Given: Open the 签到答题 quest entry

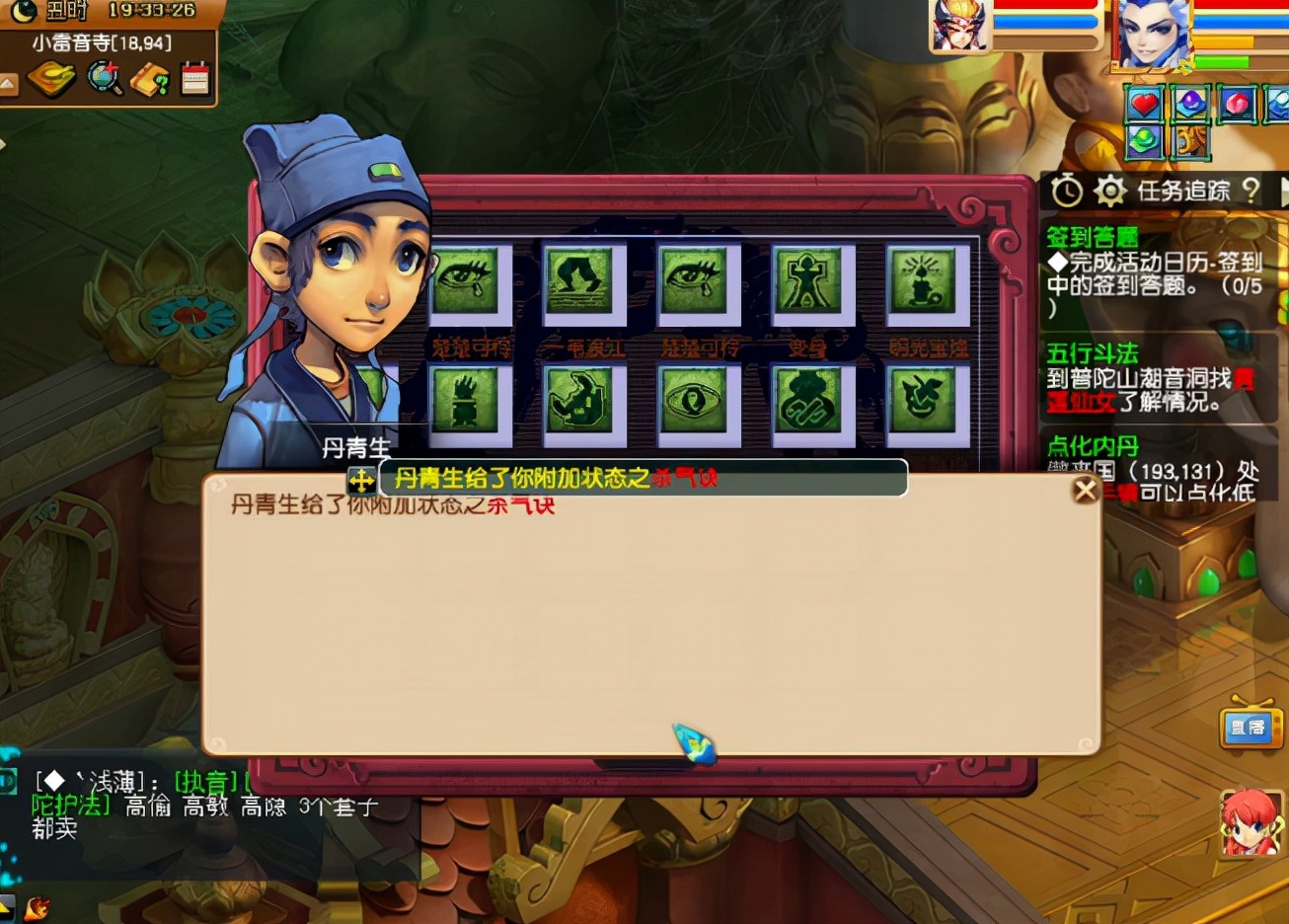Looking at the screenshot, I should point(1092,237).
